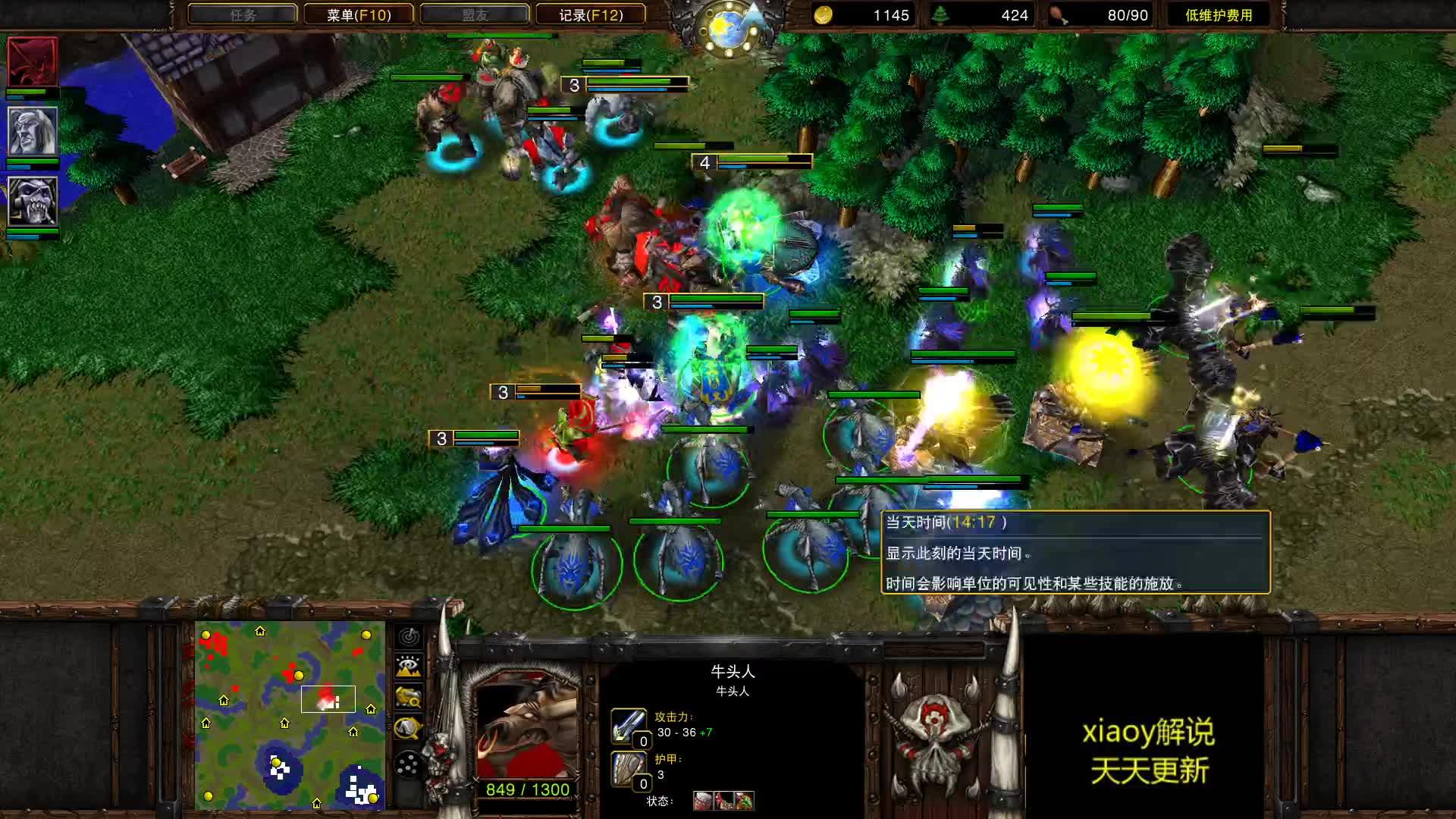Click the shield armor icon

coord(629,768)
